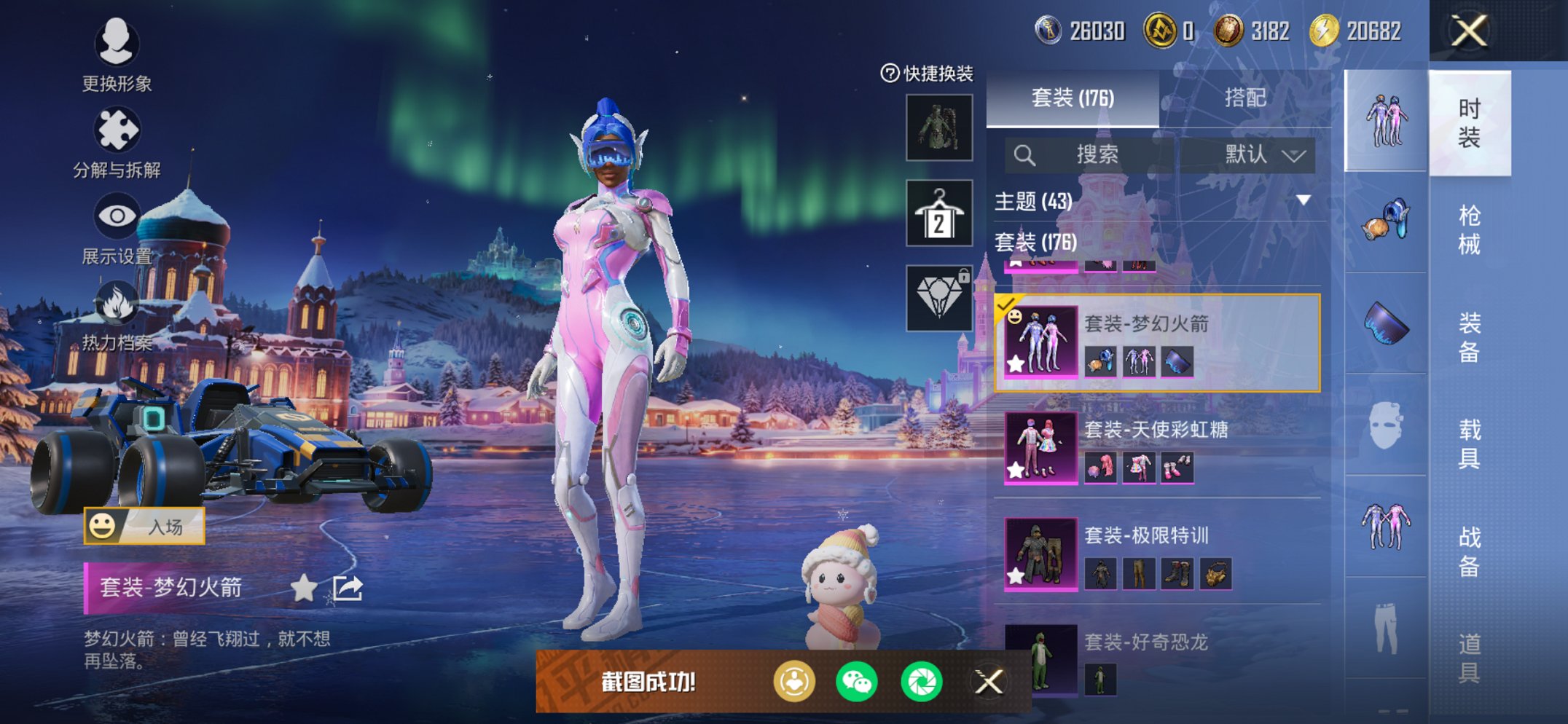Open 热力档案 flame icon
The width and height of the screenshot is (1568, 724).
point(117,315)
